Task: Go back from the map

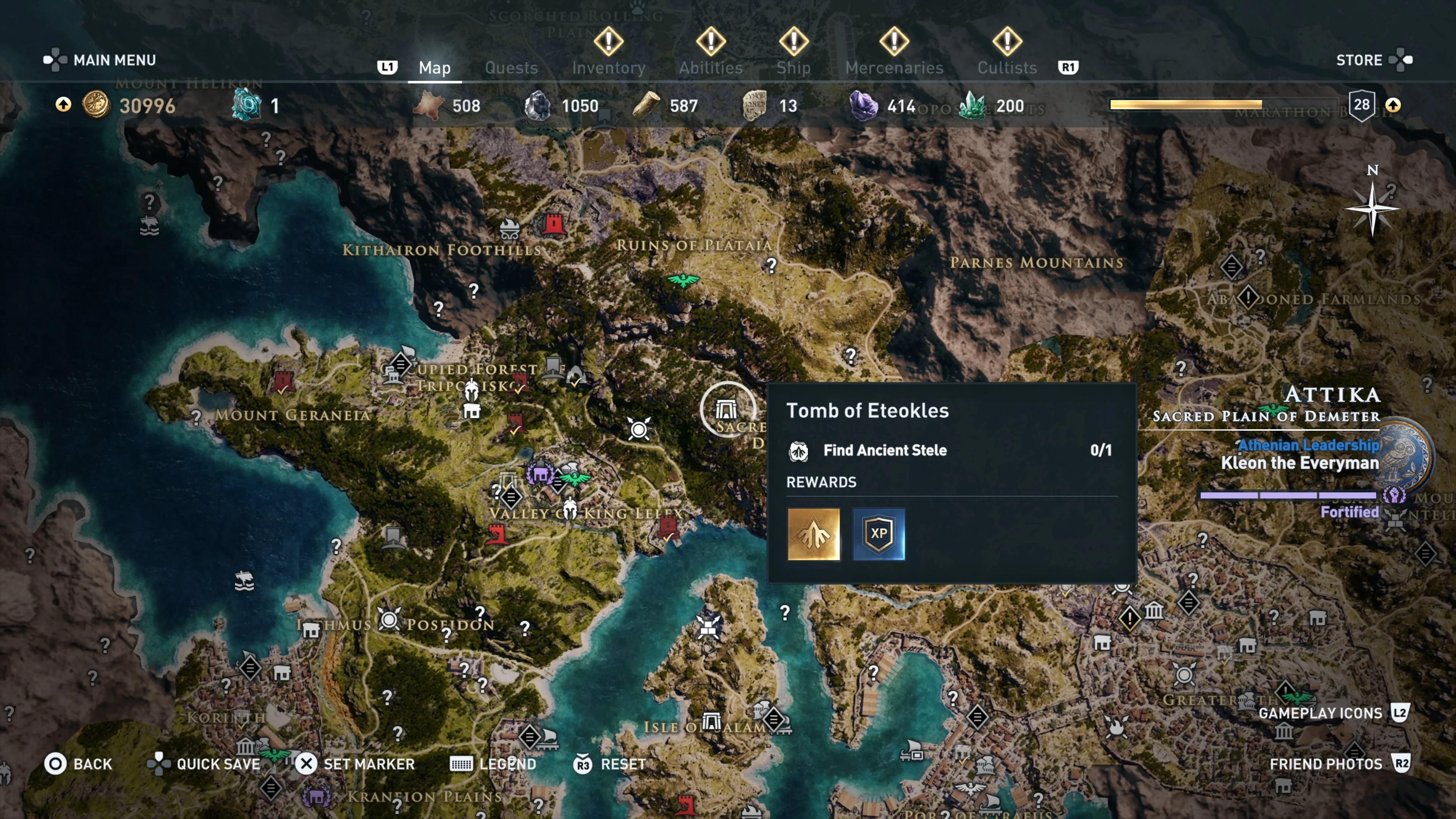Action: (78, 764)
